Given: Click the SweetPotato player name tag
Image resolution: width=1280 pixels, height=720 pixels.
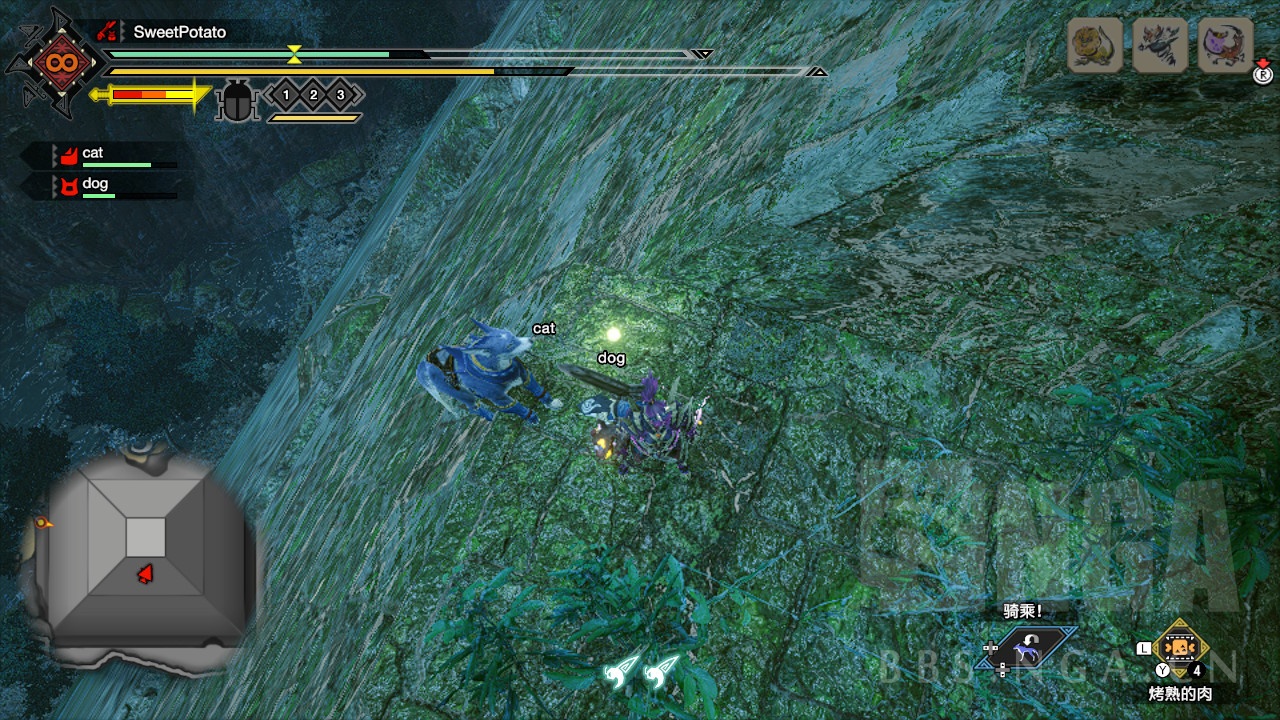Looking at the screenshot, I should [178, 32].
